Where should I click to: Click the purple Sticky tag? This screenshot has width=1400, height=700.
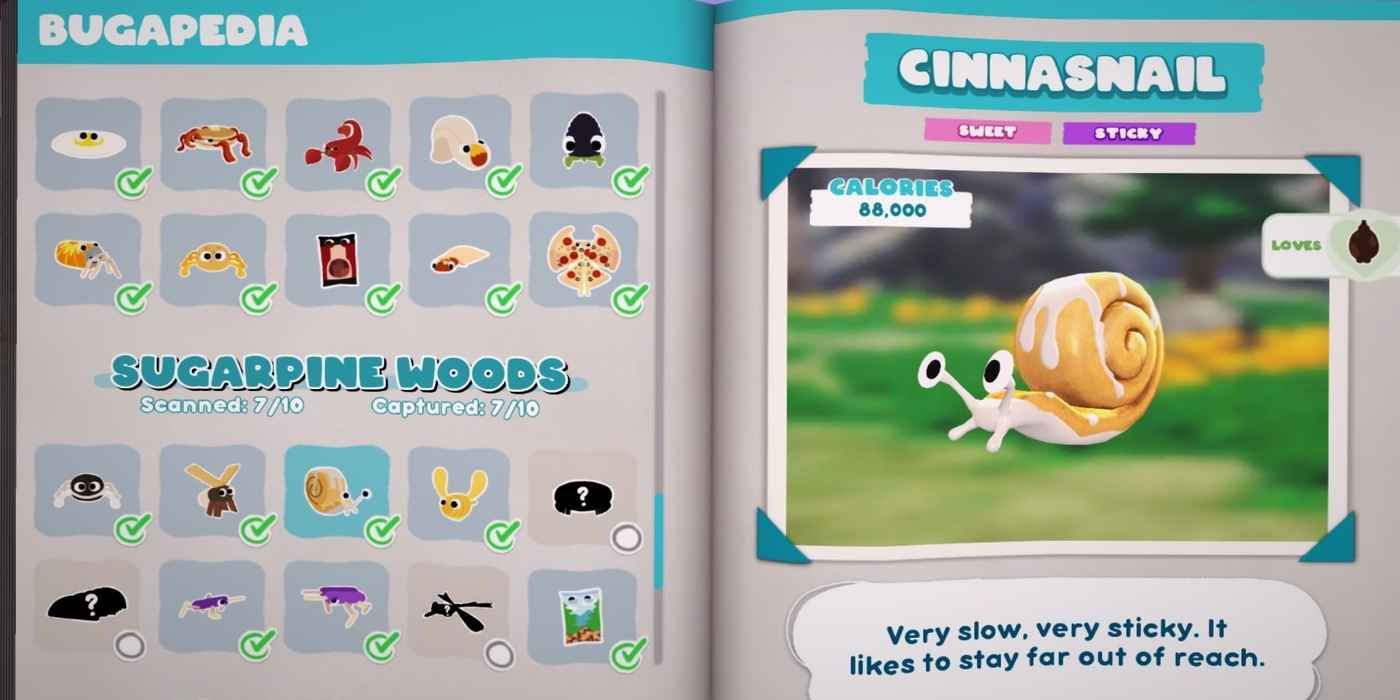click(1128, 133)
